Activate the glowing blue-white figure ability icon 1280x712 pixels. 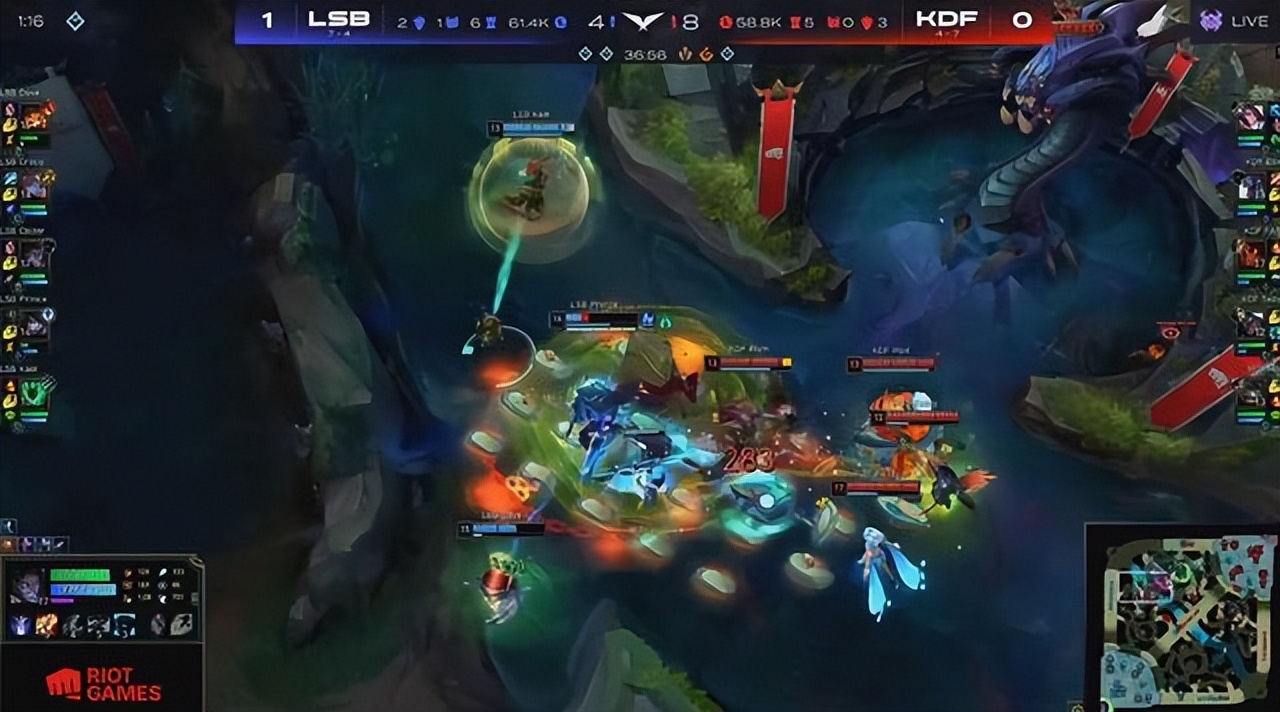coord(21,626)
